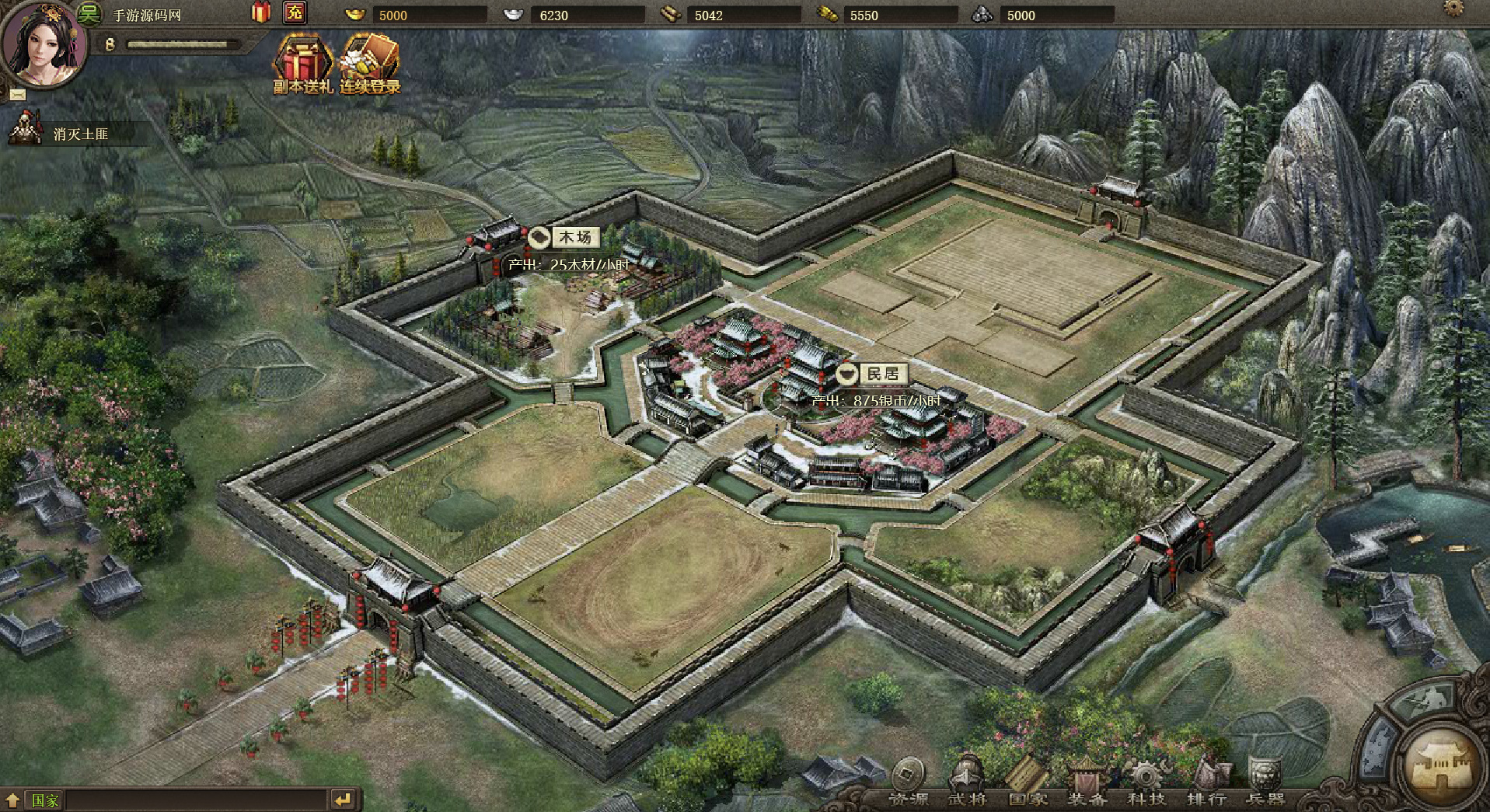Viewport: 1490px width, 812px height.
Task: Send chat with the enter arrow button
Action: pyautogui.click(x=343, y=800)
